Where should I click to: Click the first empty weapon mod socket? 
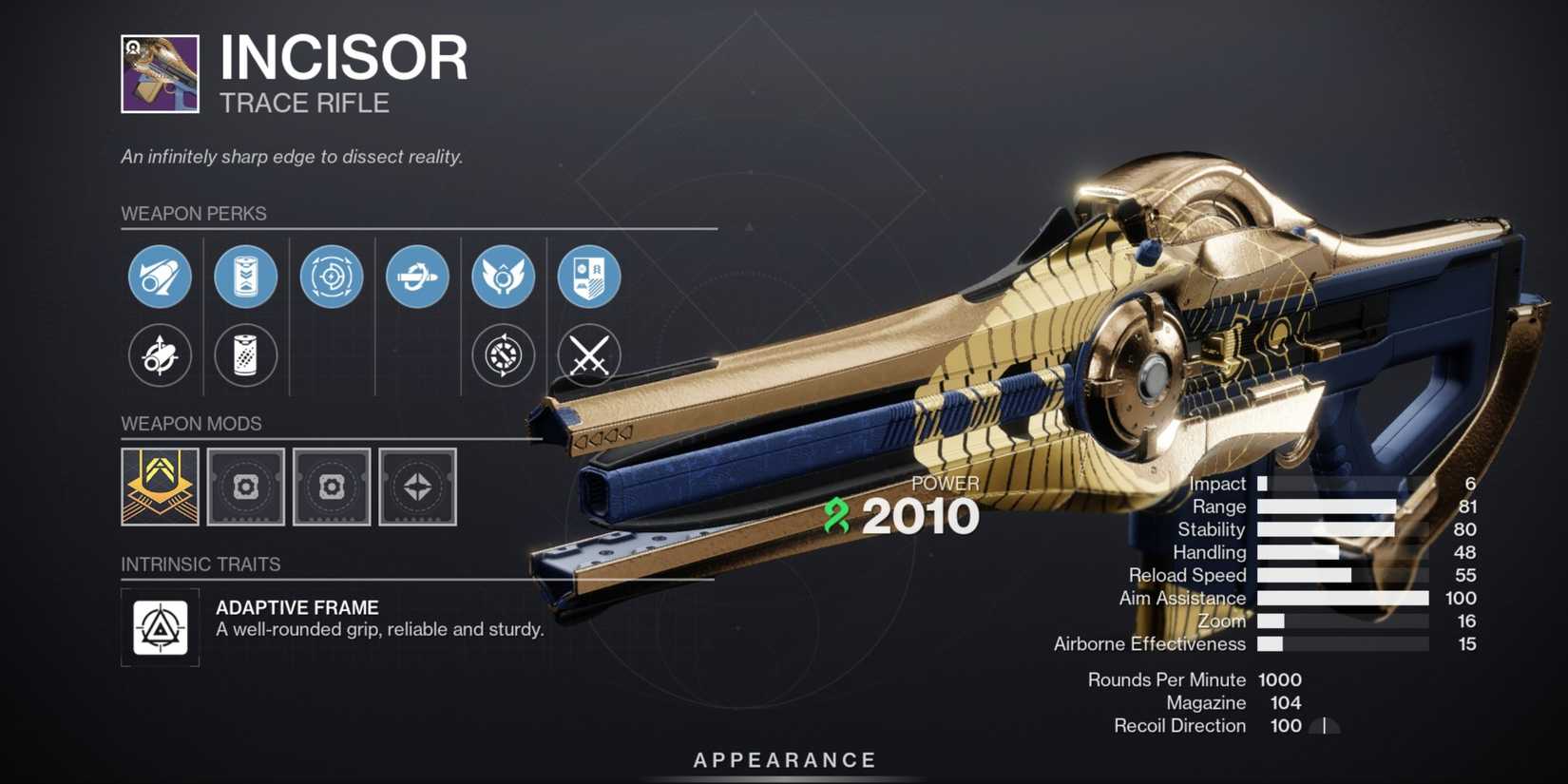[245, 488]
